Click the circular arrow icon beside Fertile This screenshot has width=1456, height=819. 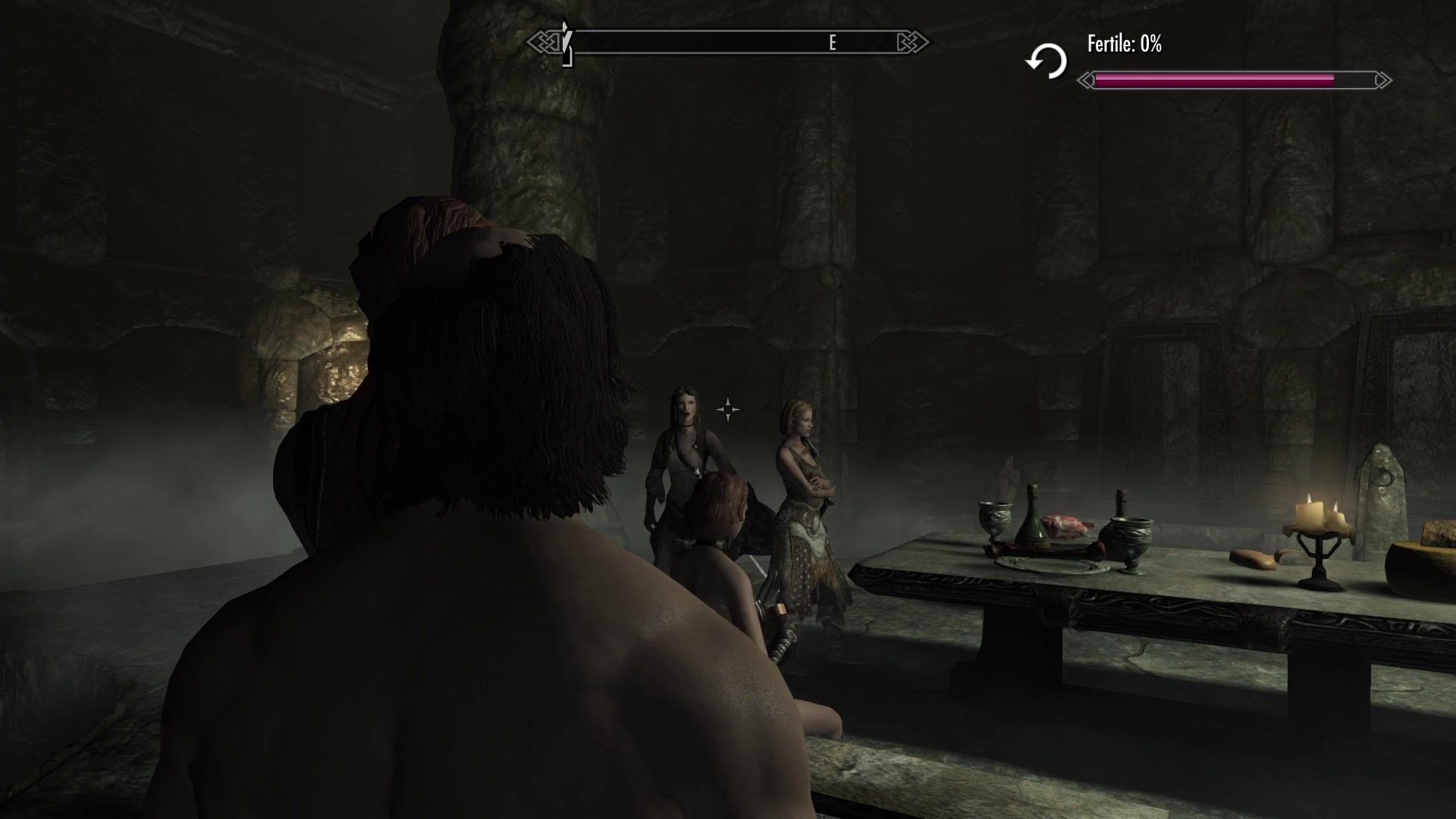click(x=1046, y=61)
